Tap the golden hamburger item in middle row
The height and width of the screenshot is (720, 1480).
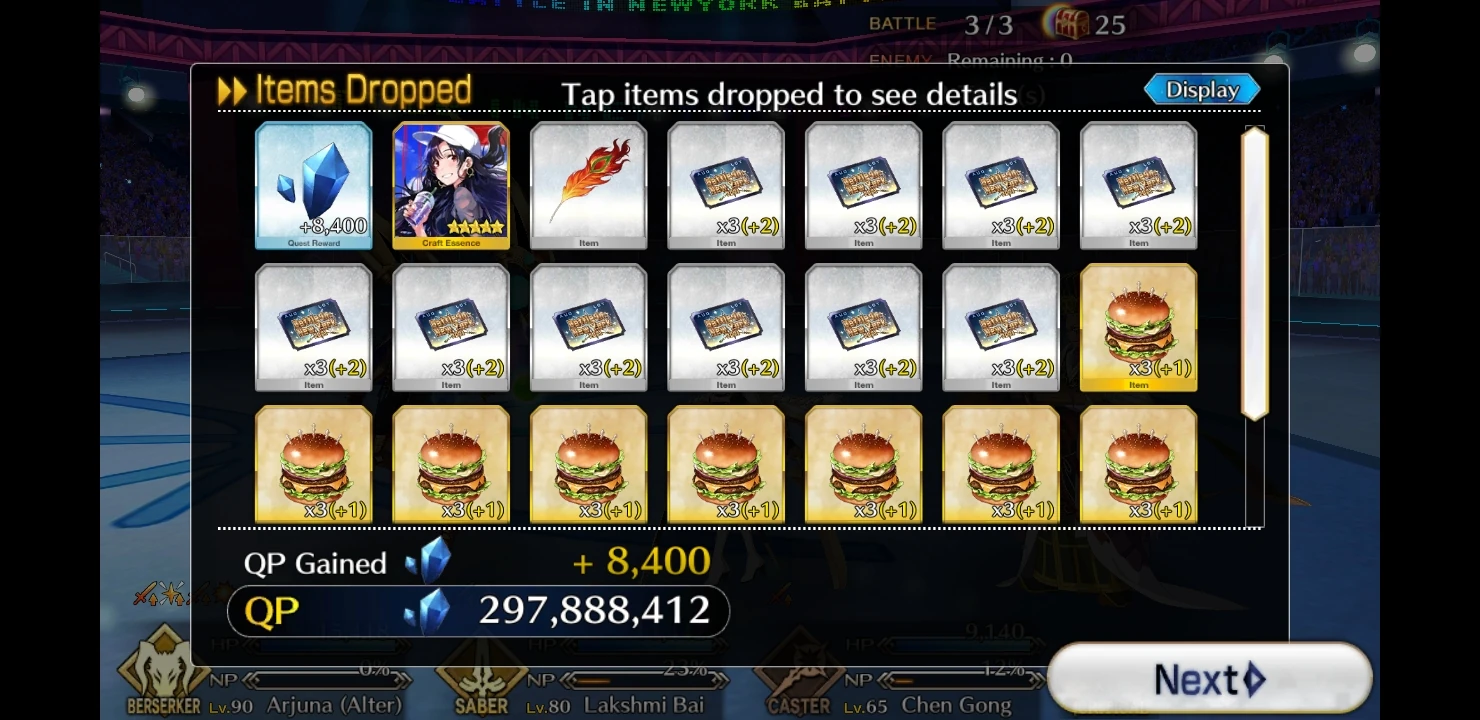[x=1137, y=327]
